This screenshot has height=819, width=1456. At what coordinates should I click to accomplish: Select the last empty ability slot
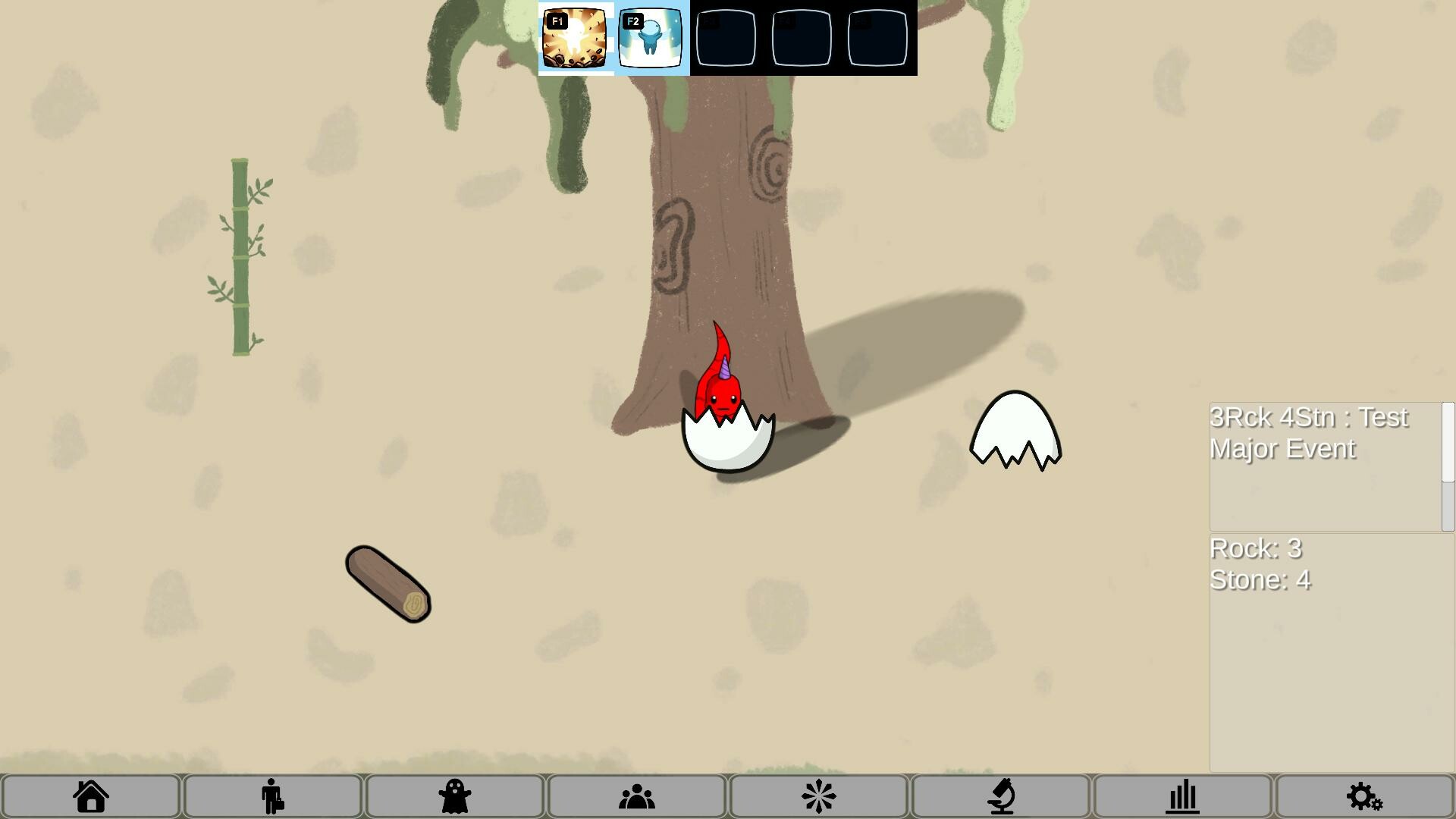877,39
